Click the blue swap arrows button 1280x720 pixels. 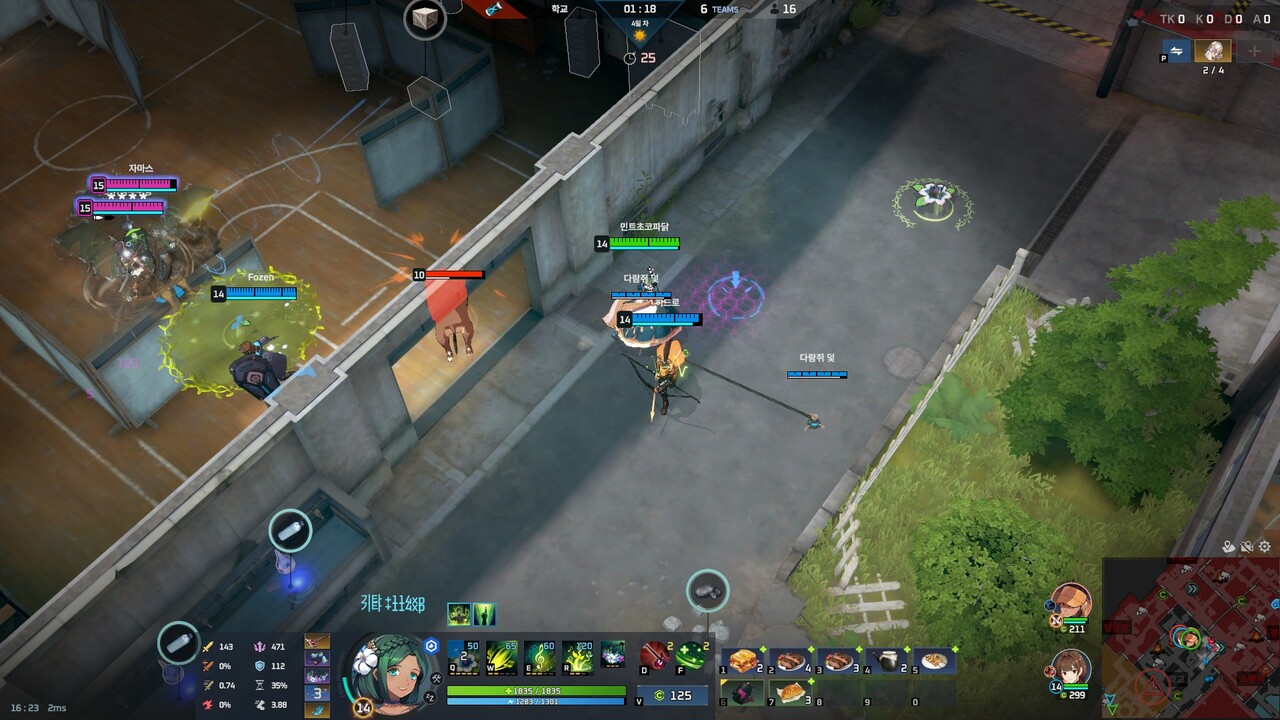coord(1177,51)
